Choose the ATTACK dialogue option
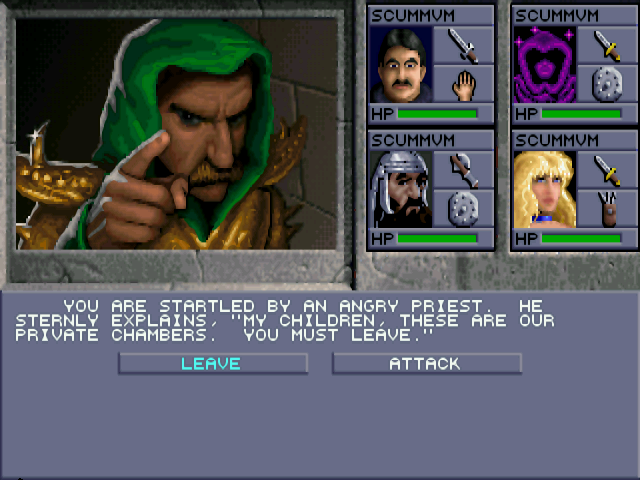Viewport: 640px width, 480px height. (426, 364)
